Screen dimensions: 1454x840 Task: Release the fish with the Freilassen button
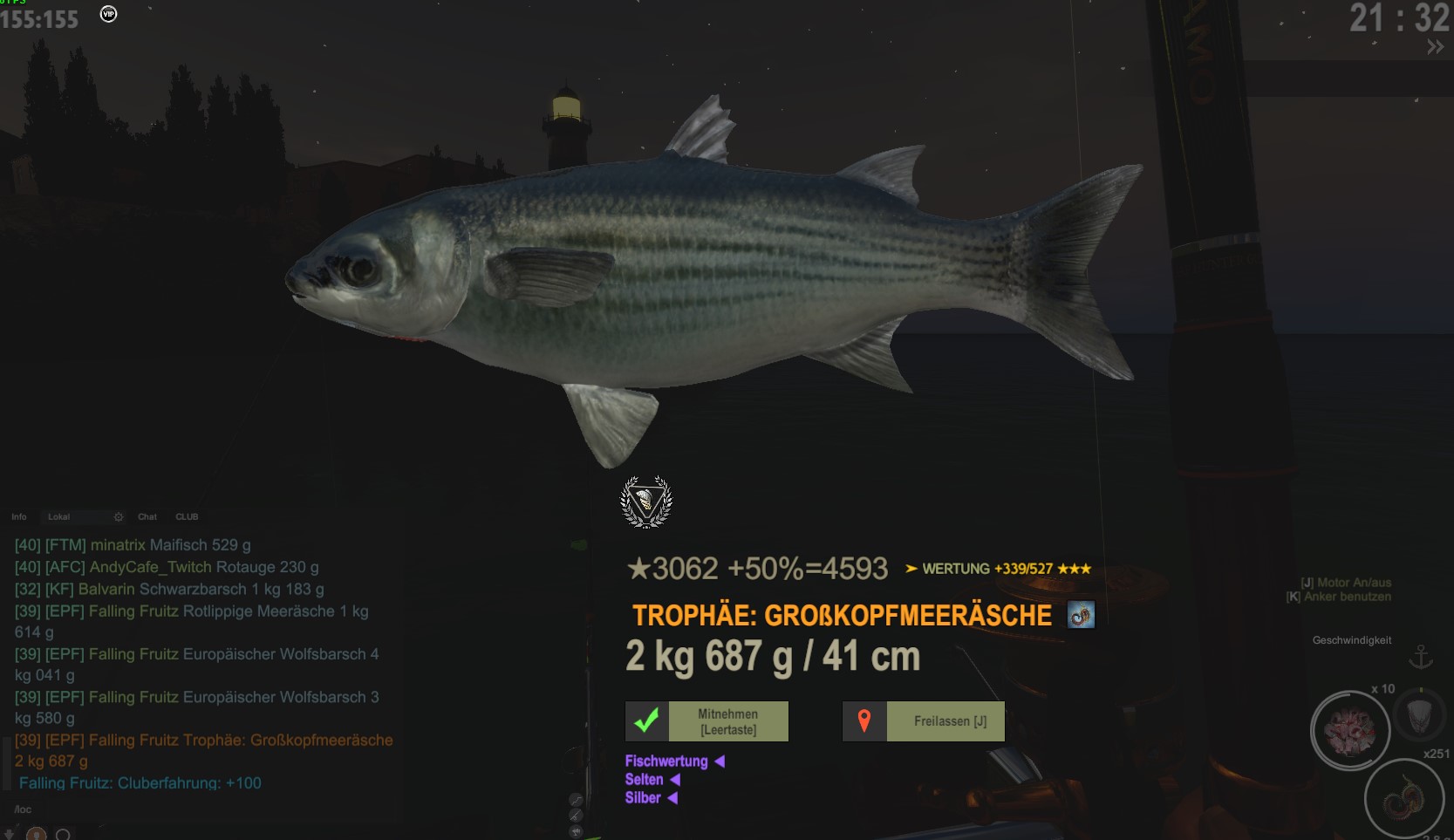tap(924, 721)
